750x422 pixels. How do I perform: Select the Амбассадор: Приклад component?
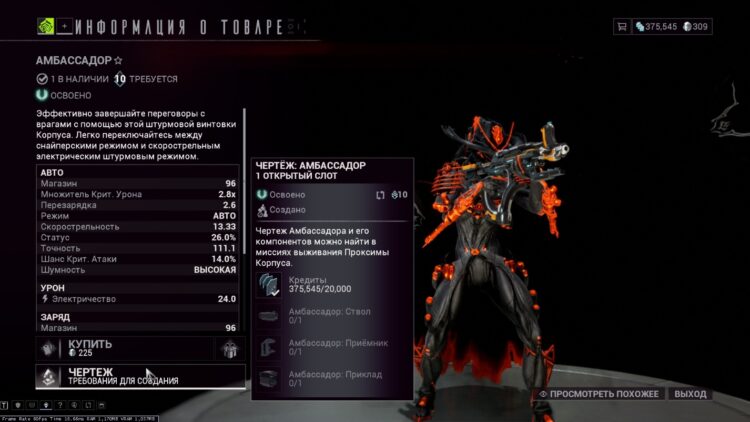pos(330,379)
